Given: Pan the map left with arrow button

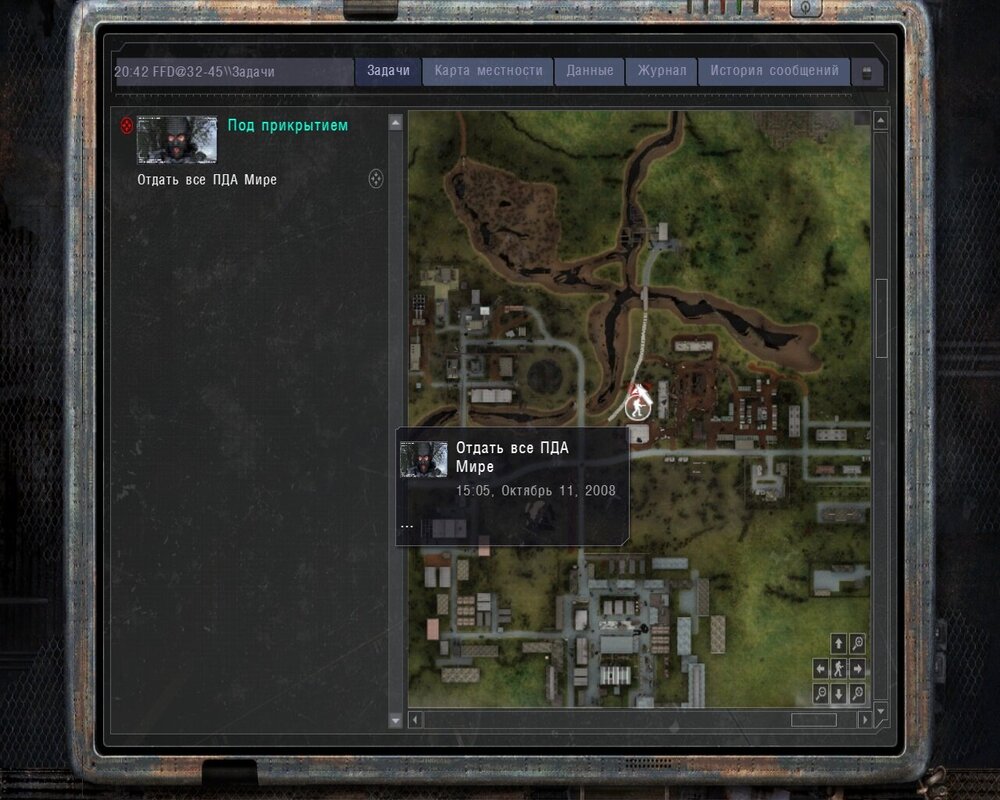Looking at the screenshot, I should [x=820, y=668].
